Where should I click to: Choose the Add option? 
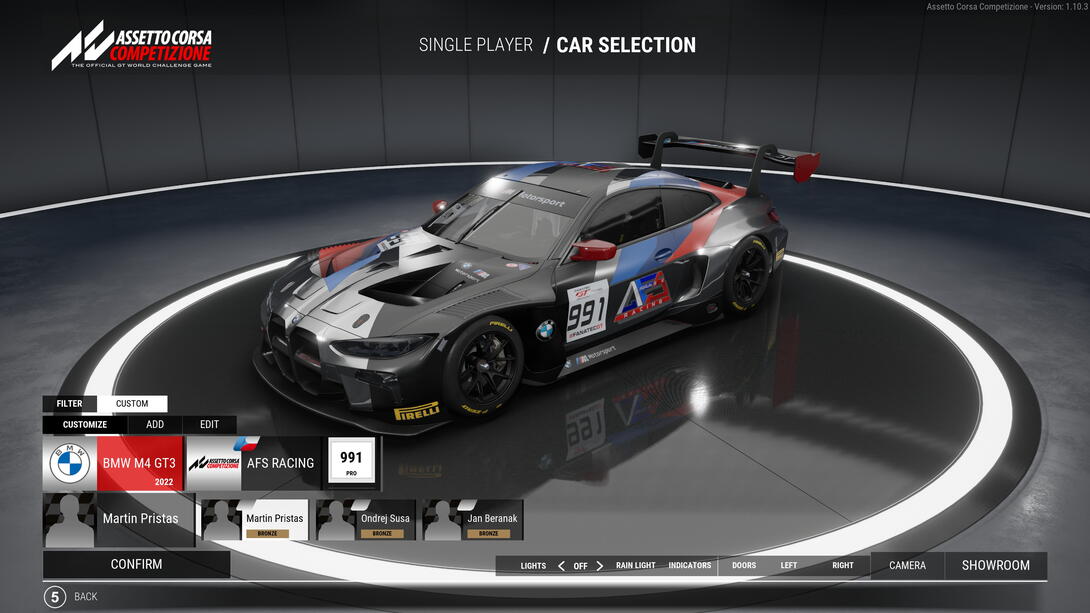155,424
